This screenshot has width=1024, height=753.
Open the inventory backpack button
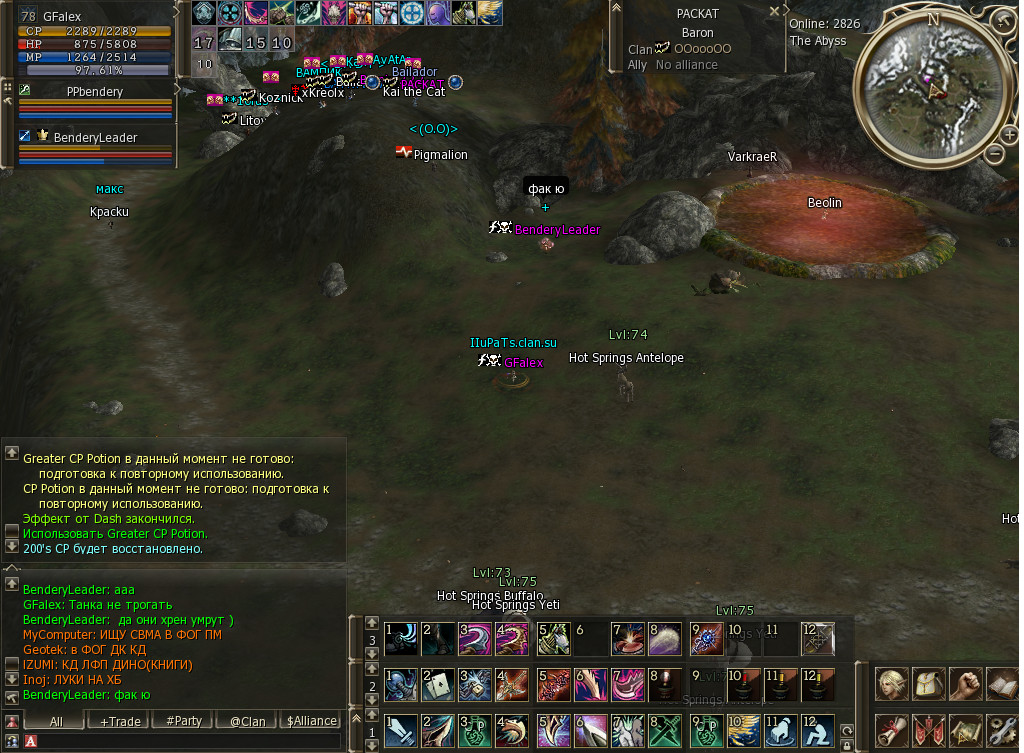[x=928, y=685]
